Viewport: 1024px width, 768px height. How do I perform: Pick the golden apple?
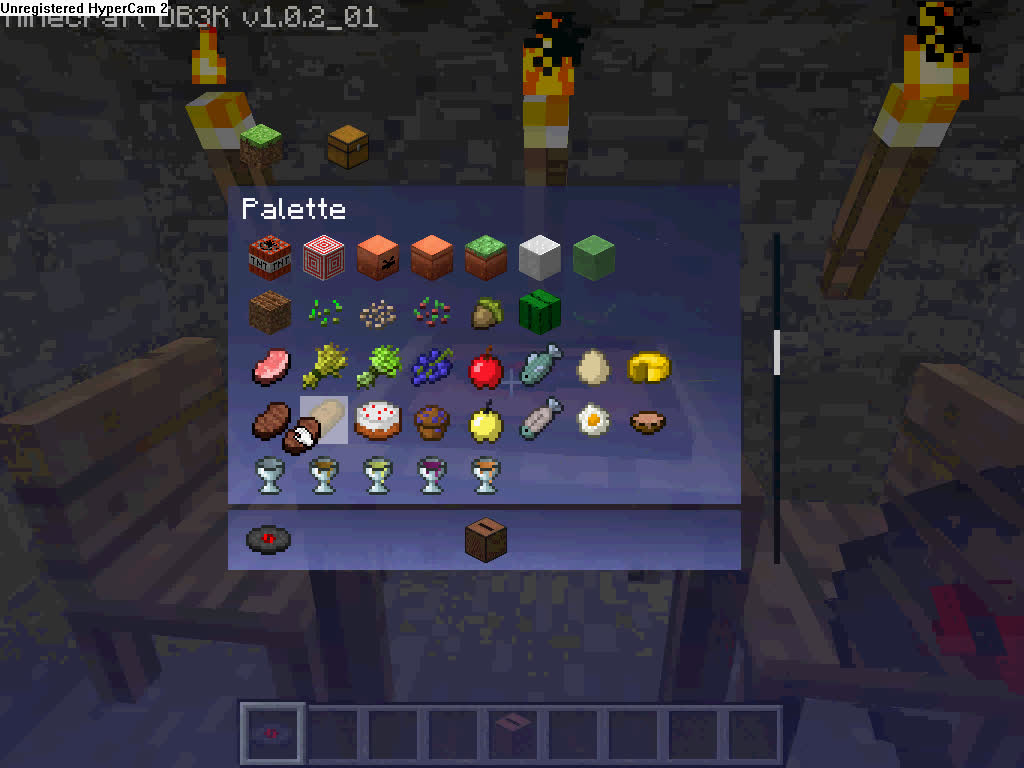click(486, 421)
